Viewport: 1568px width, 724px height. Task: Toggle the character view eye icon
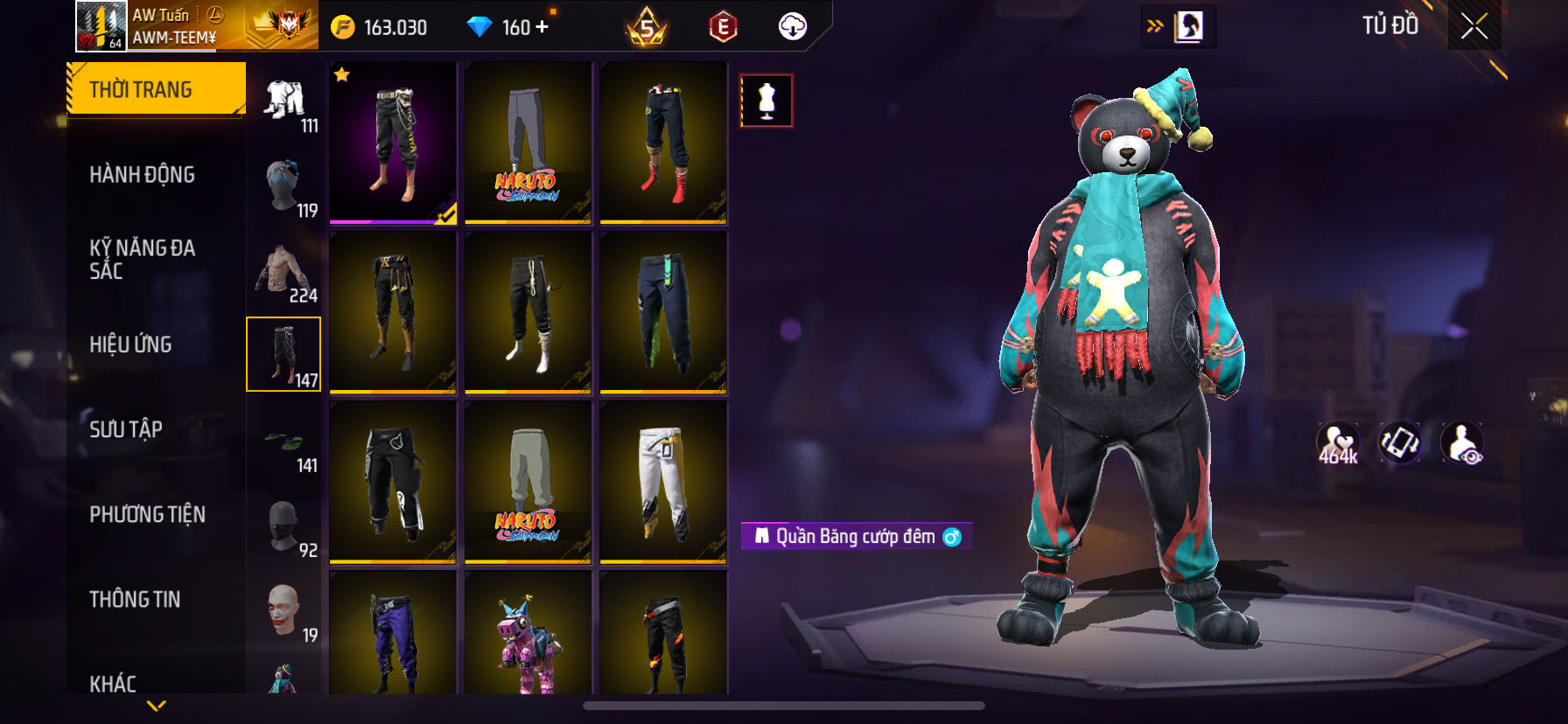click(x=1462, y=443)
